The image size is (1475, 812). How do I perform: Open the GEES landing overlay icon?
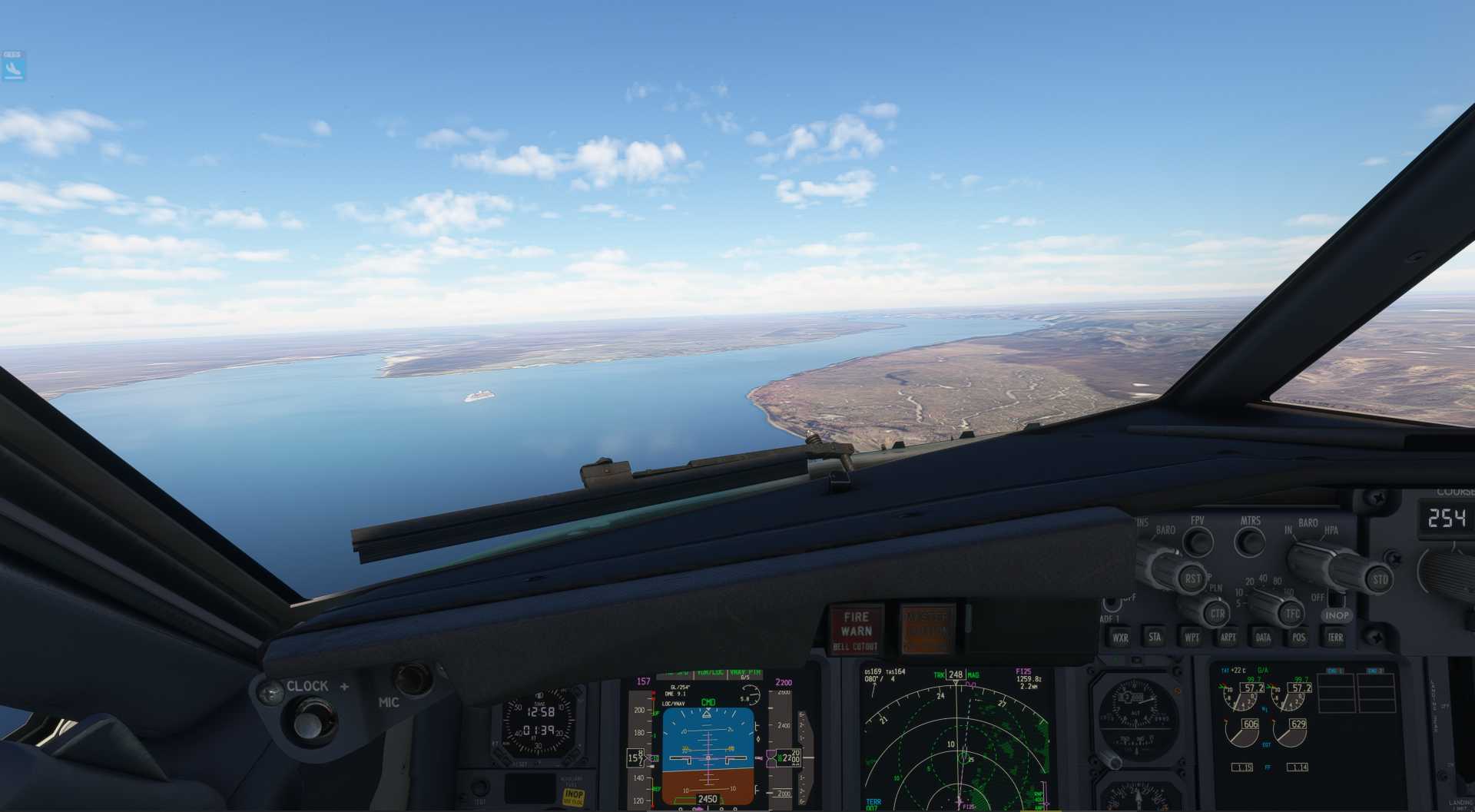(x=13, y=66)
